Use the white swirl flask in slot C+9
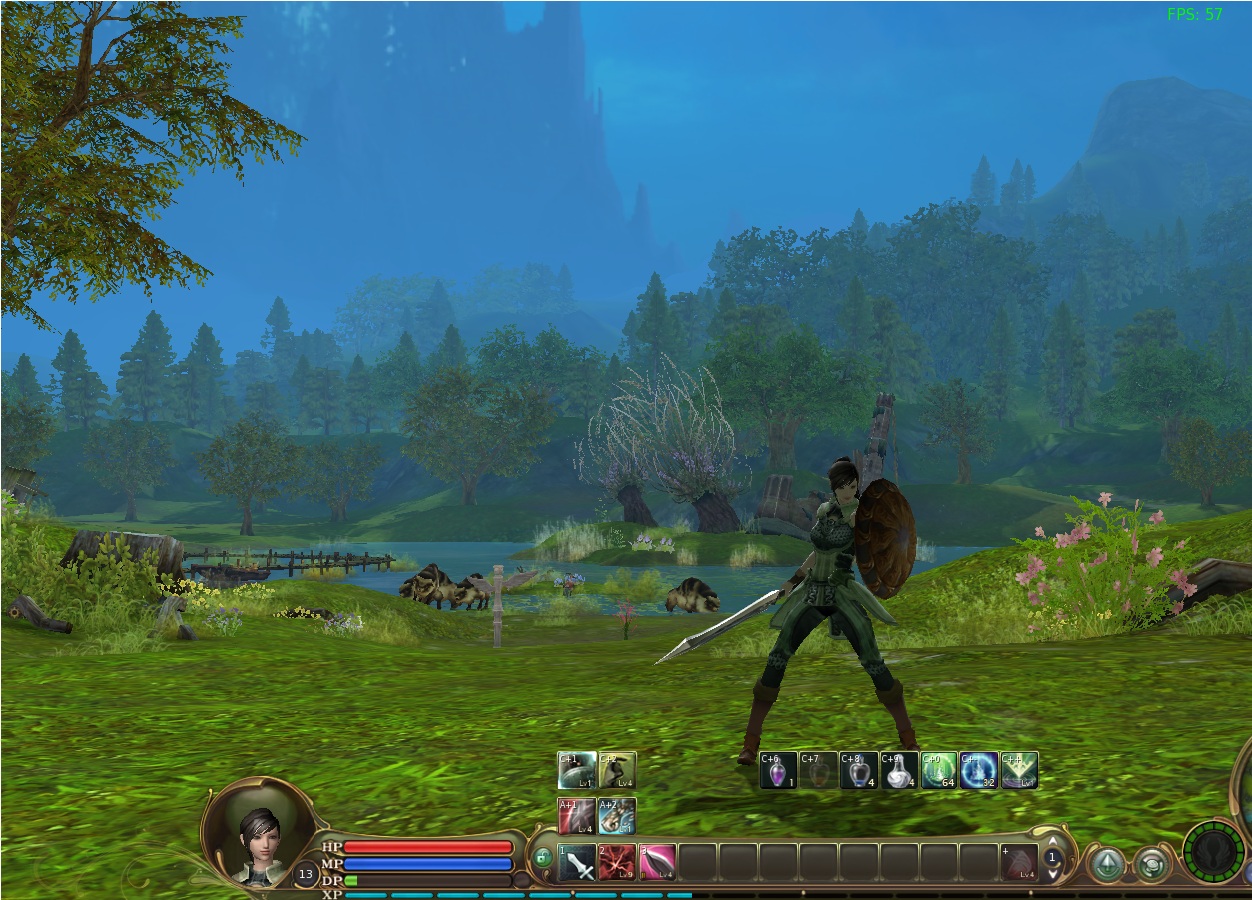 [899, 770]
